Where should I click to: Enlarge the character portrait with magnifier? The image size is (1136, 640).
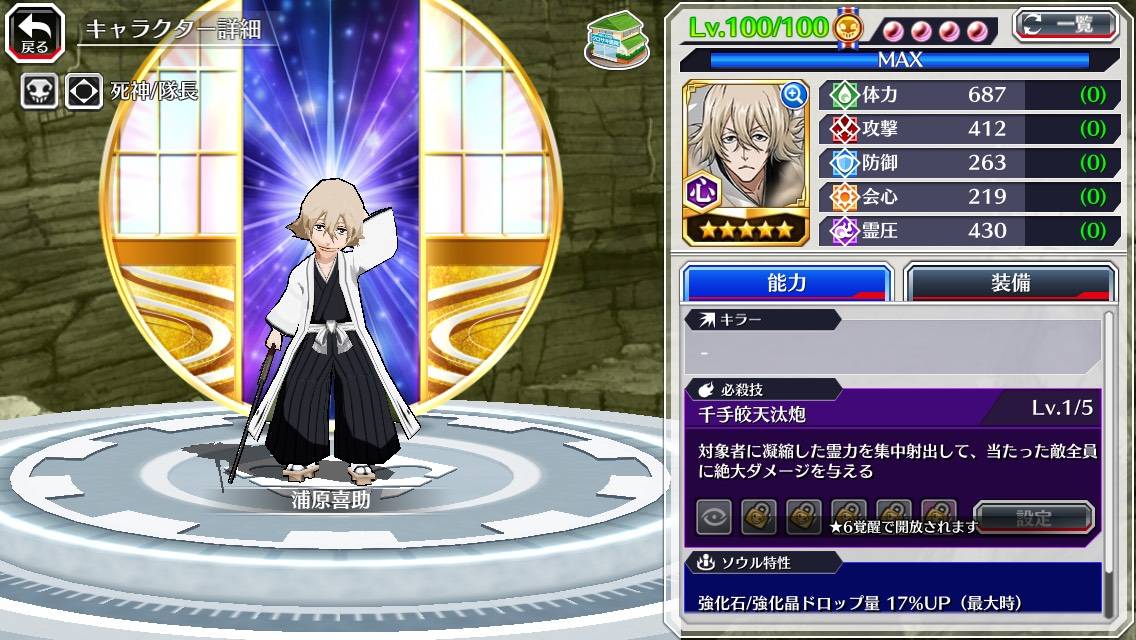794,95
